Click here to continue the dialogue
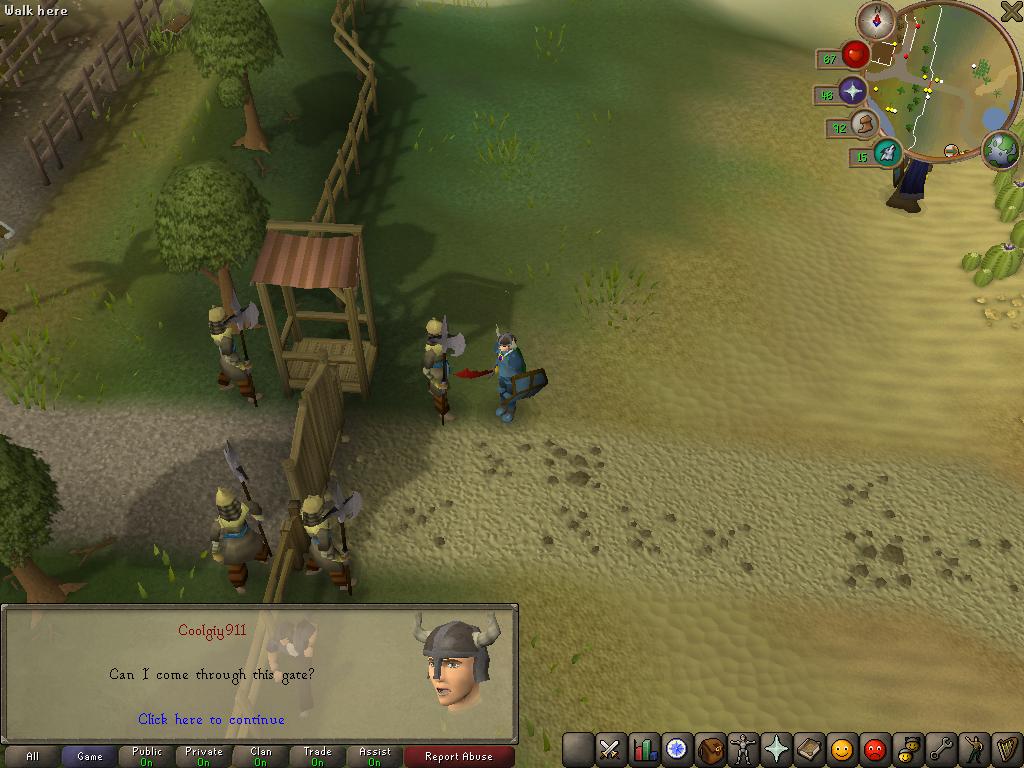 (211, 719)
